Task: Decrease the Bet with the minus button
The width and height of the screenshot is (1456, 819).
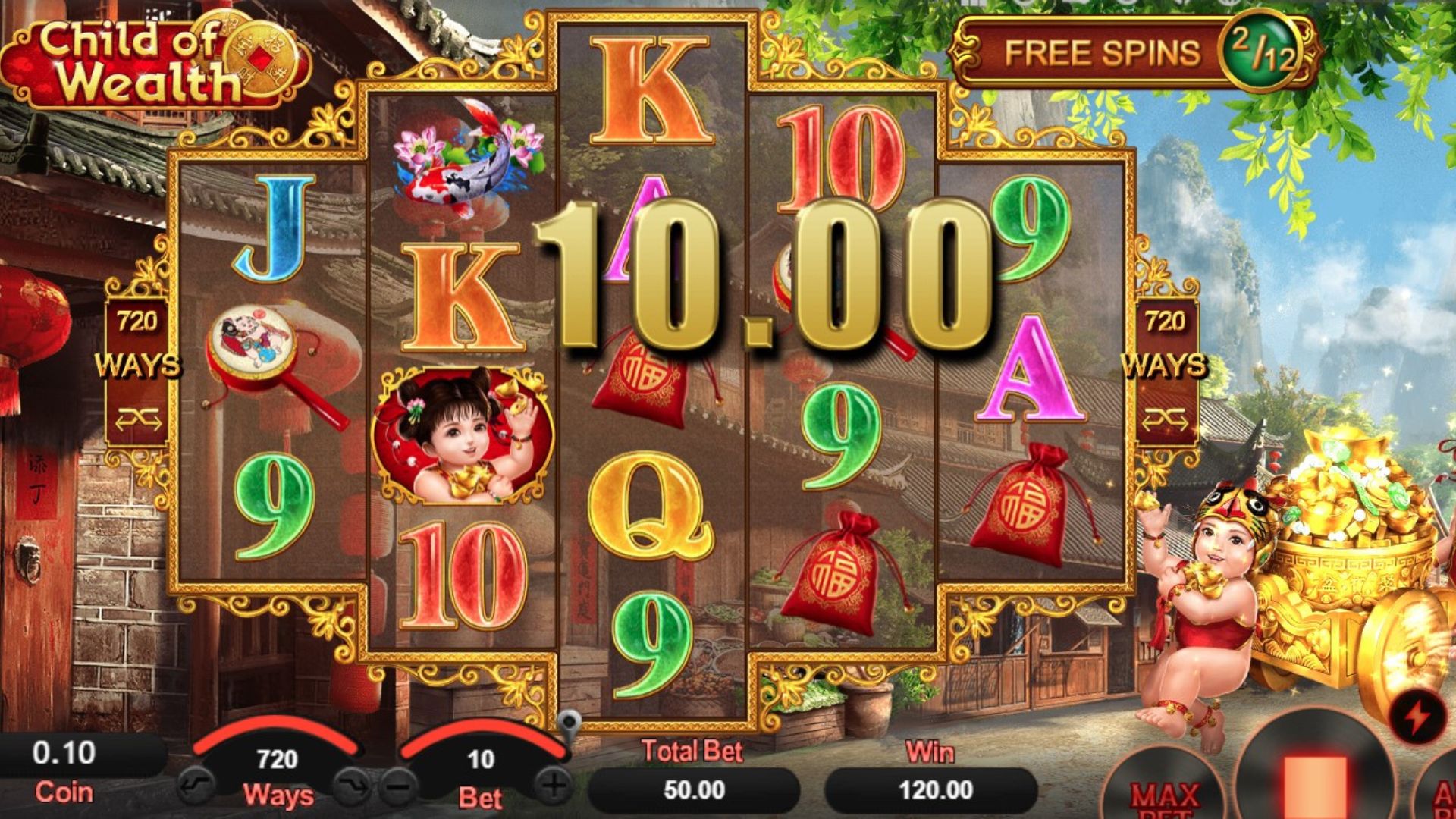Action: point(399,785)
